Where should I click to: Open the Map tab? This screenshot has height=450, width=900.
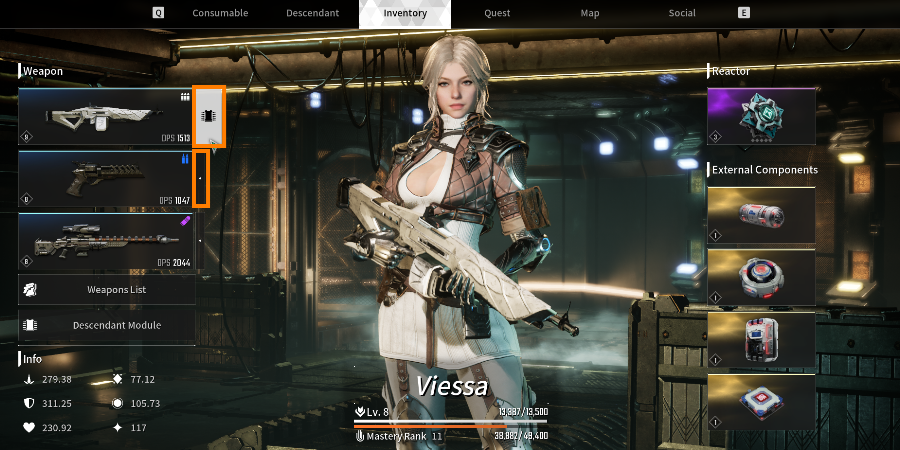click(590, 14)
